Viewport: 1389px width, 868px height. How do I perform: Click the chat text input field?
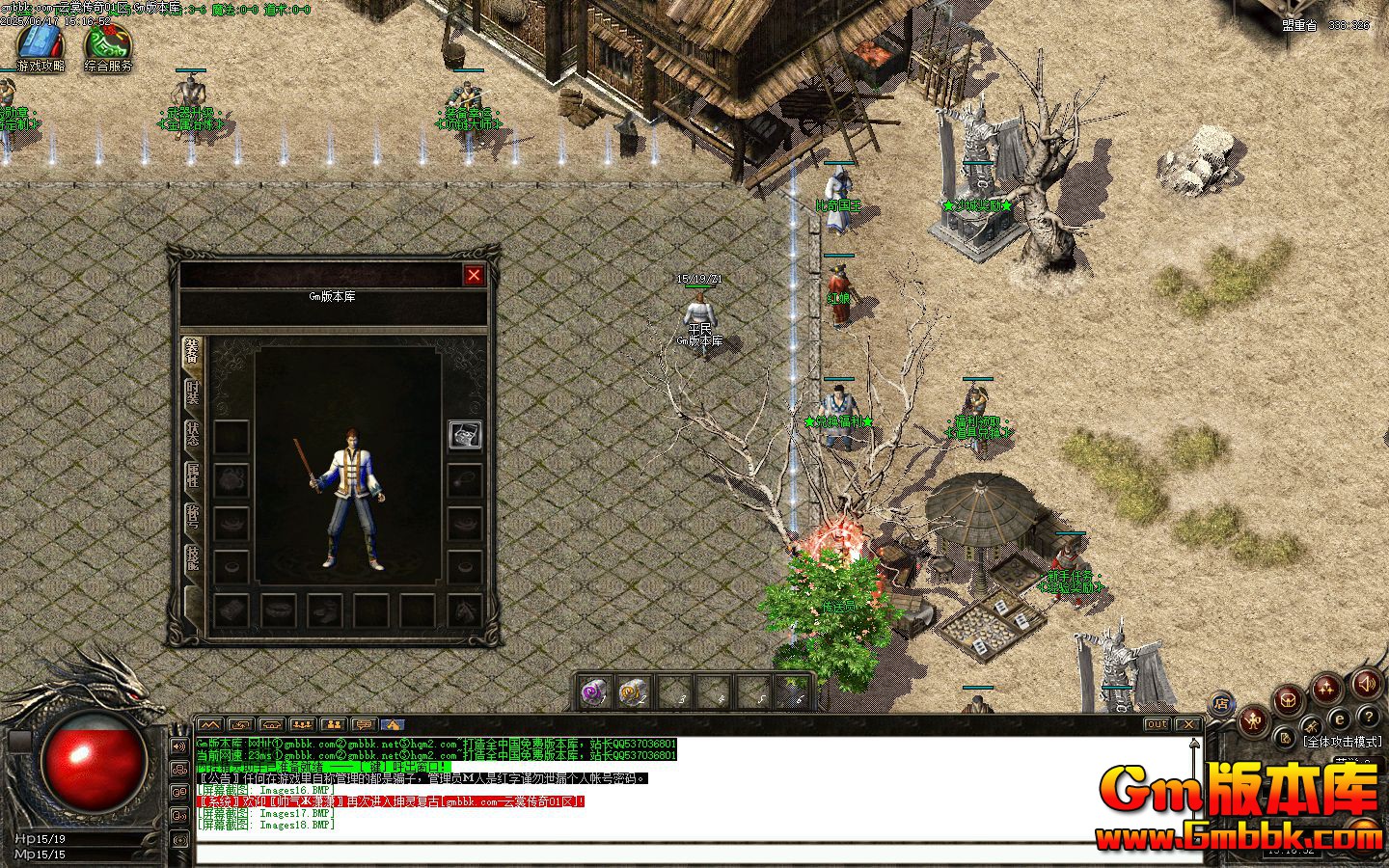click(x=675, y=854)
